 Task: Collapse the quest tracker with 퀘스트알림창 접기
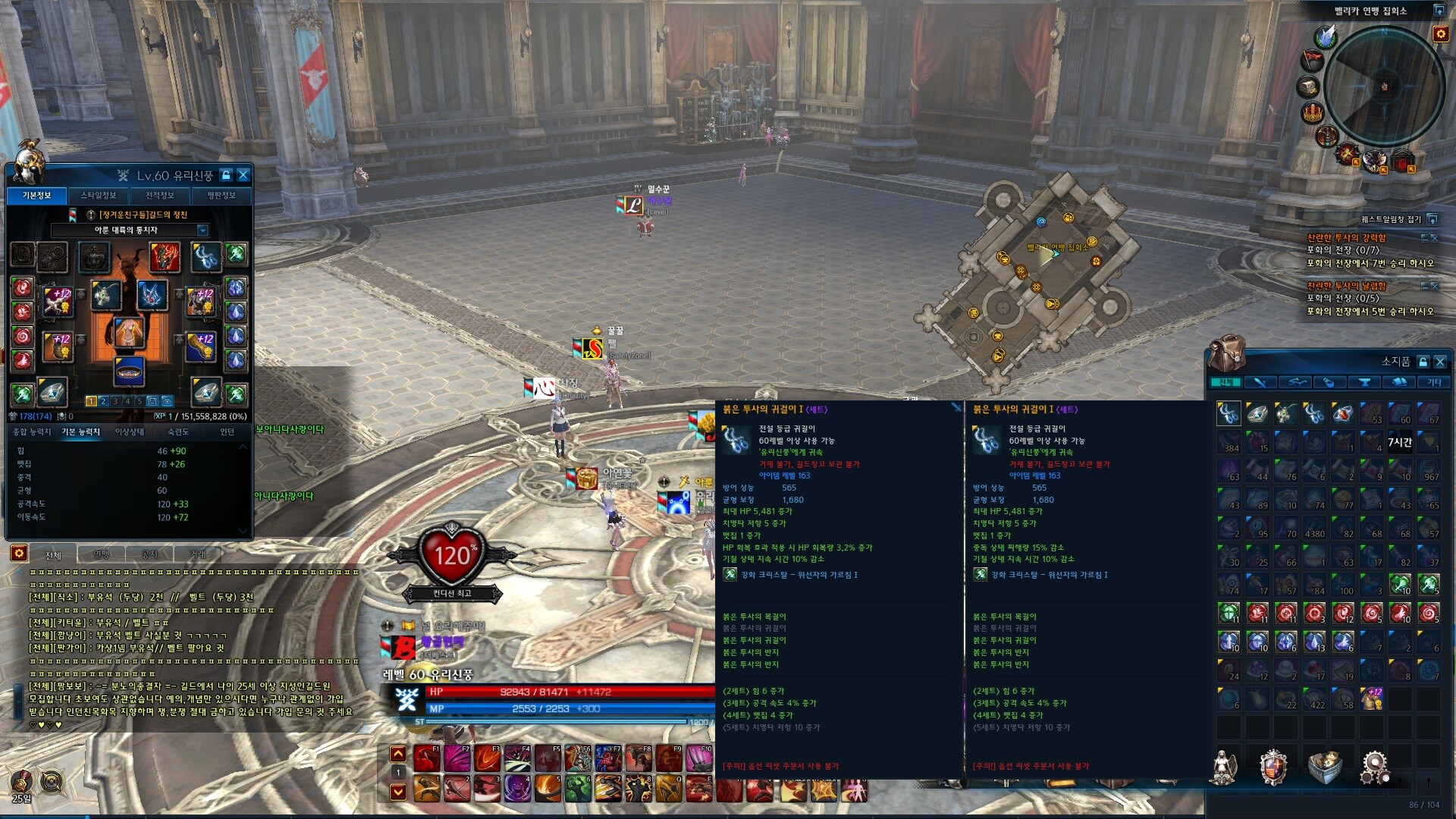[1432, 219]
